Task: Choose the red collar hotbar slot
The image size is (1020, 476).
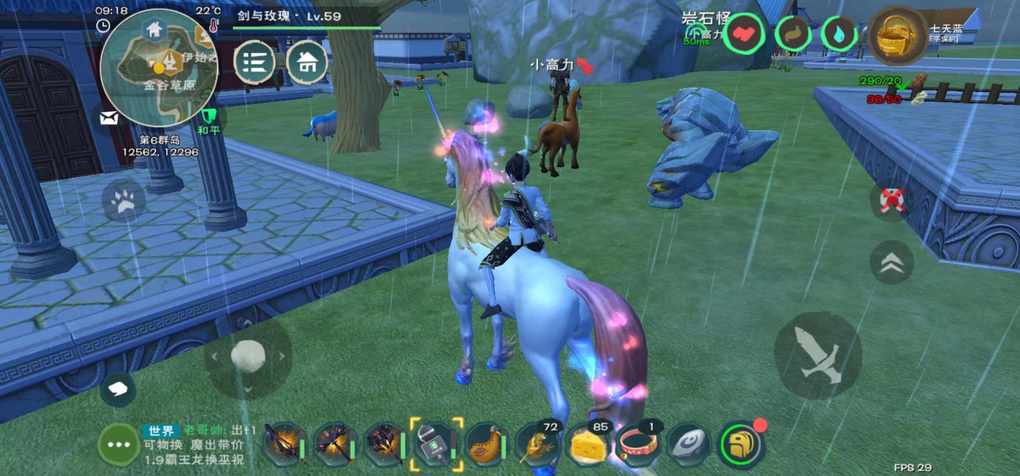Action: [638, 443]
